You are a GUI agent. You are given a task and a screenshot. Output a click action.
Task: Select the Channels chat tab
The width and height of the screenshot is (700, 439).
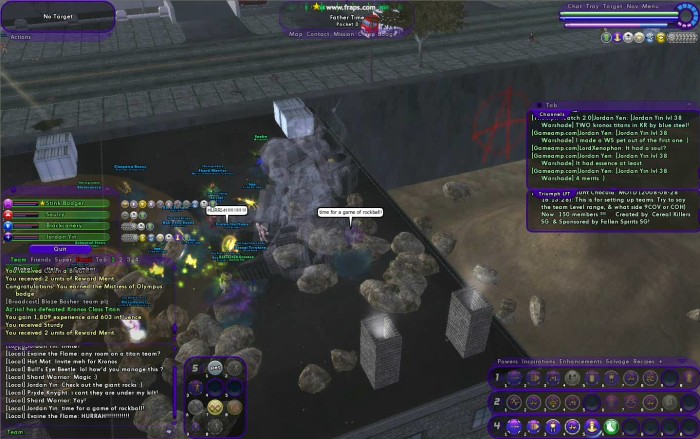point(553,113)
